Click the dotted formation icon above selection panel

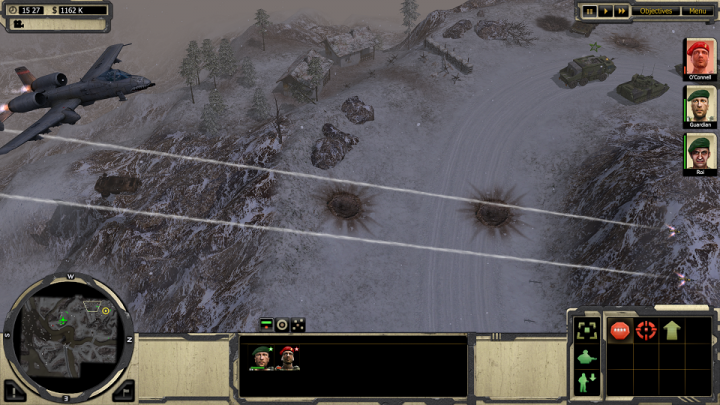(x=298, y=324)
